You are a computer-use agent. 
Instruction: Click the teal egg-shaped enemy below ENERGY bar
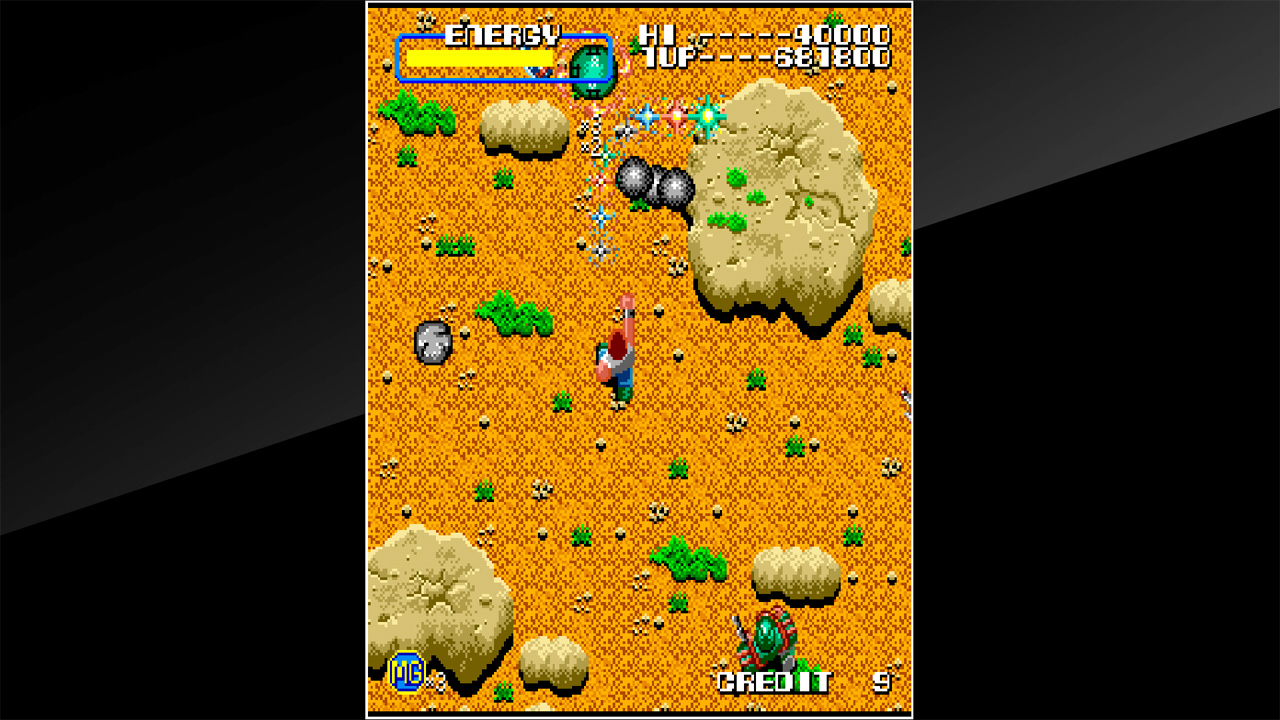coord(592,70)
